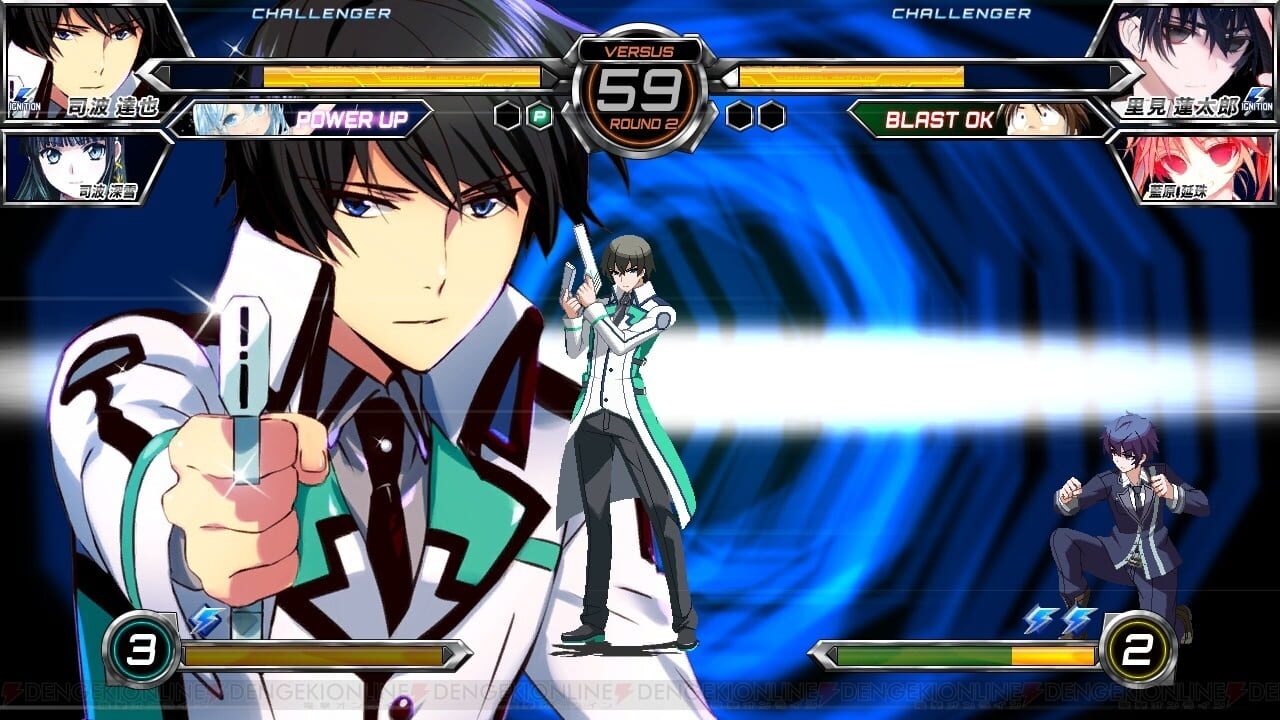Select the left CHALLENGER label

click(322, 14)
